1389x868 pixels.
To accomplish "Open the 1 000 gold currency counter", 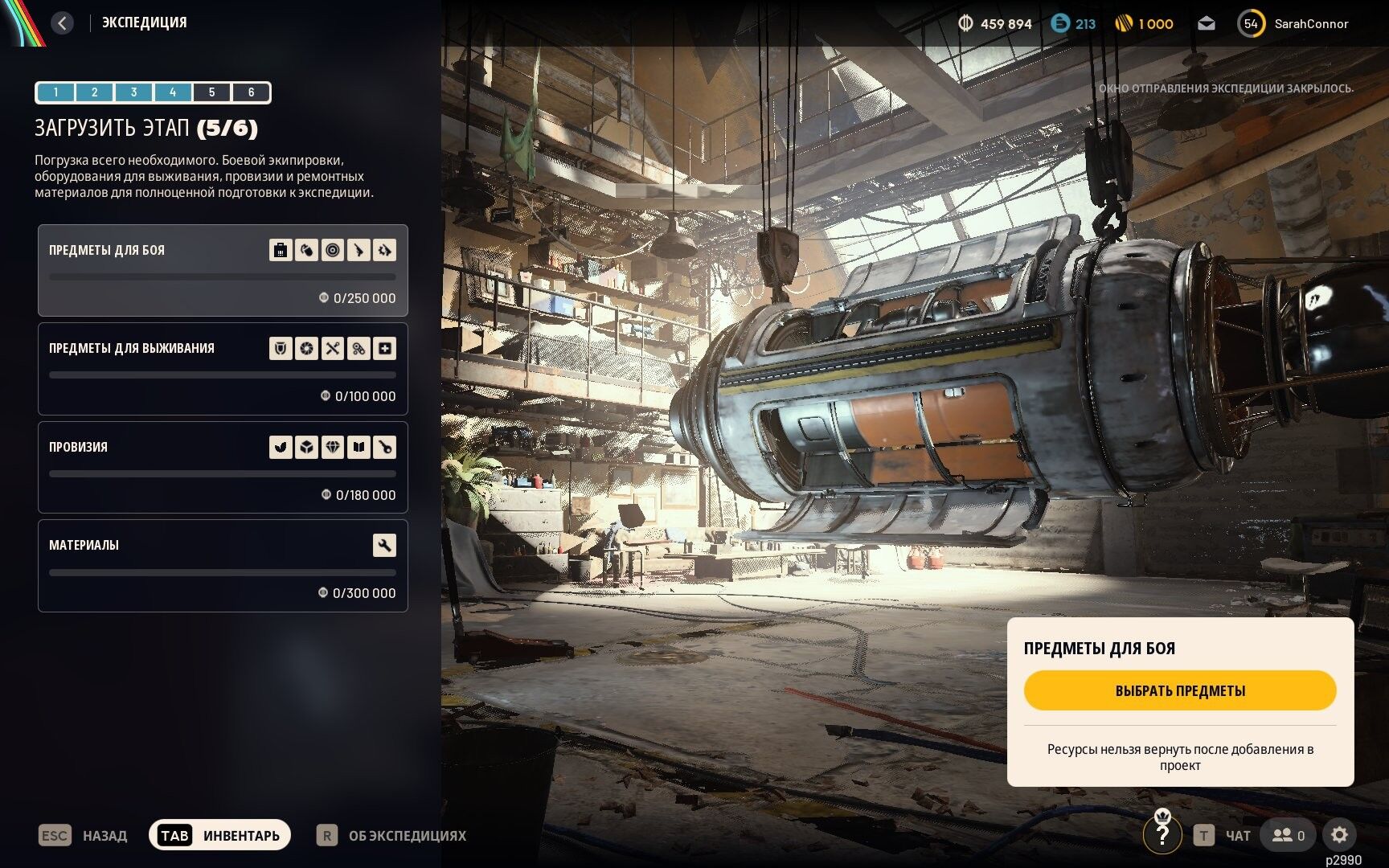I will click(1145, 24).
